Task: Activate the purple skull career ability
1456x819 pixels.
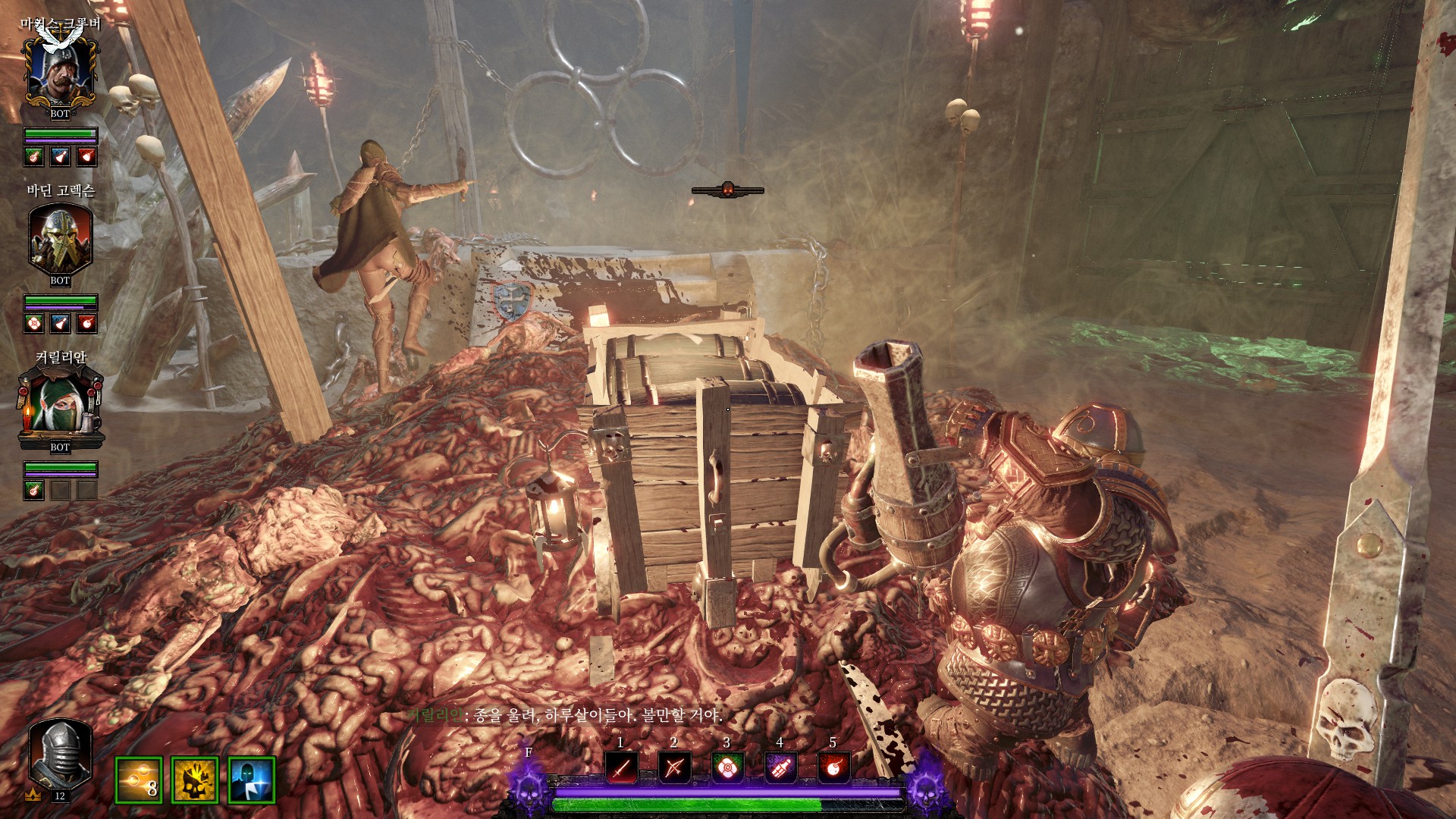Action: [x=529, y=786]
